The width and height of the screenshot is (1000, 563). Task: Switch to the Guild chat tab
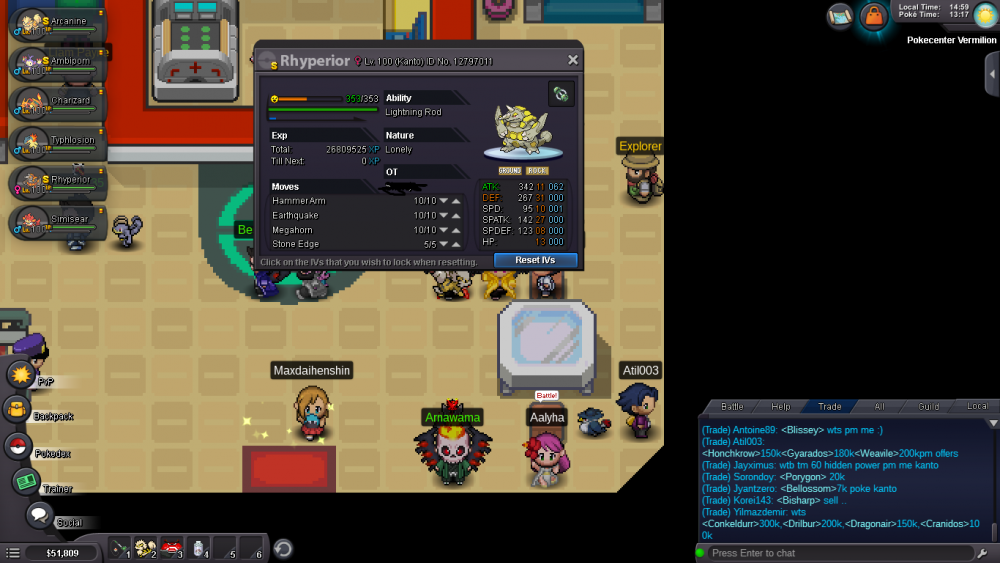pyautogui.click(x=928, y=407)
